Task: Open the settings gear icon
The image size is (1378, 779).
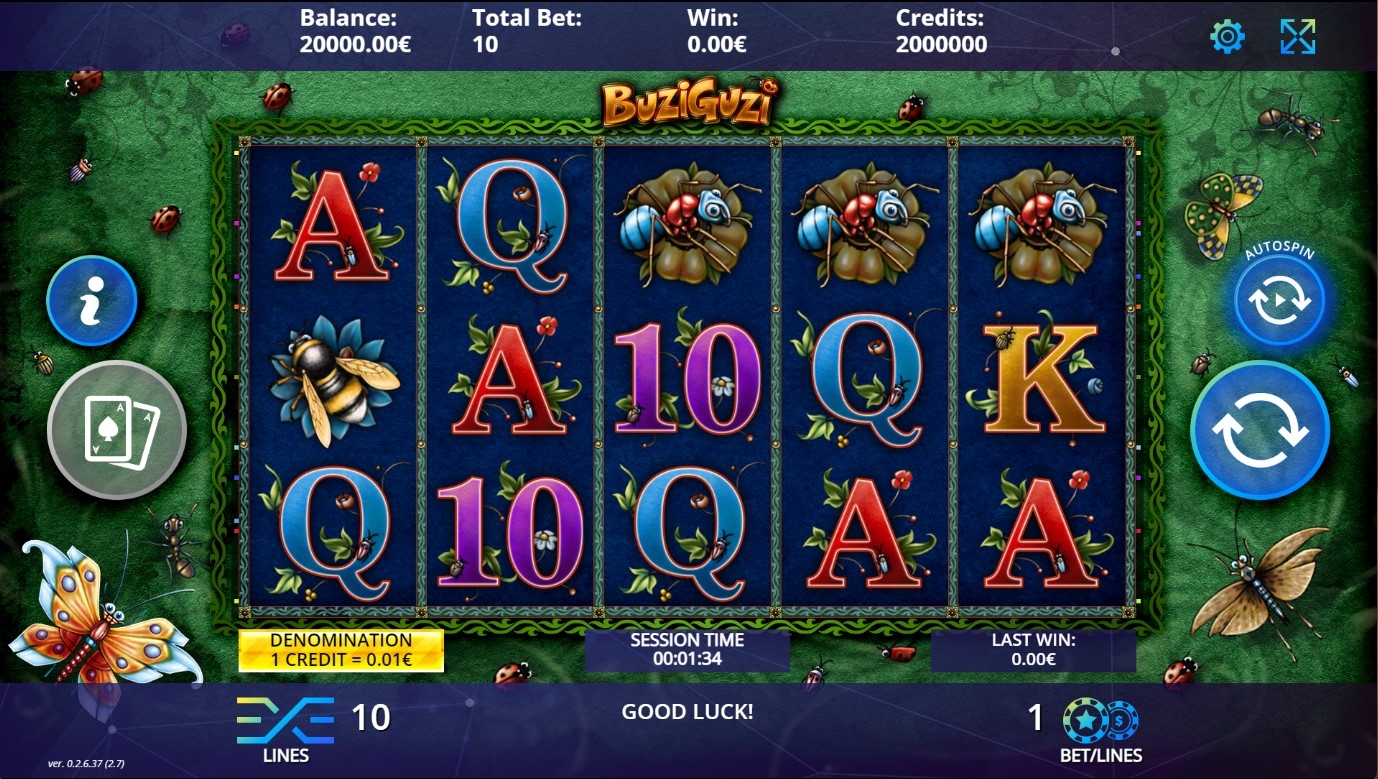Action: pos(1227,37)
